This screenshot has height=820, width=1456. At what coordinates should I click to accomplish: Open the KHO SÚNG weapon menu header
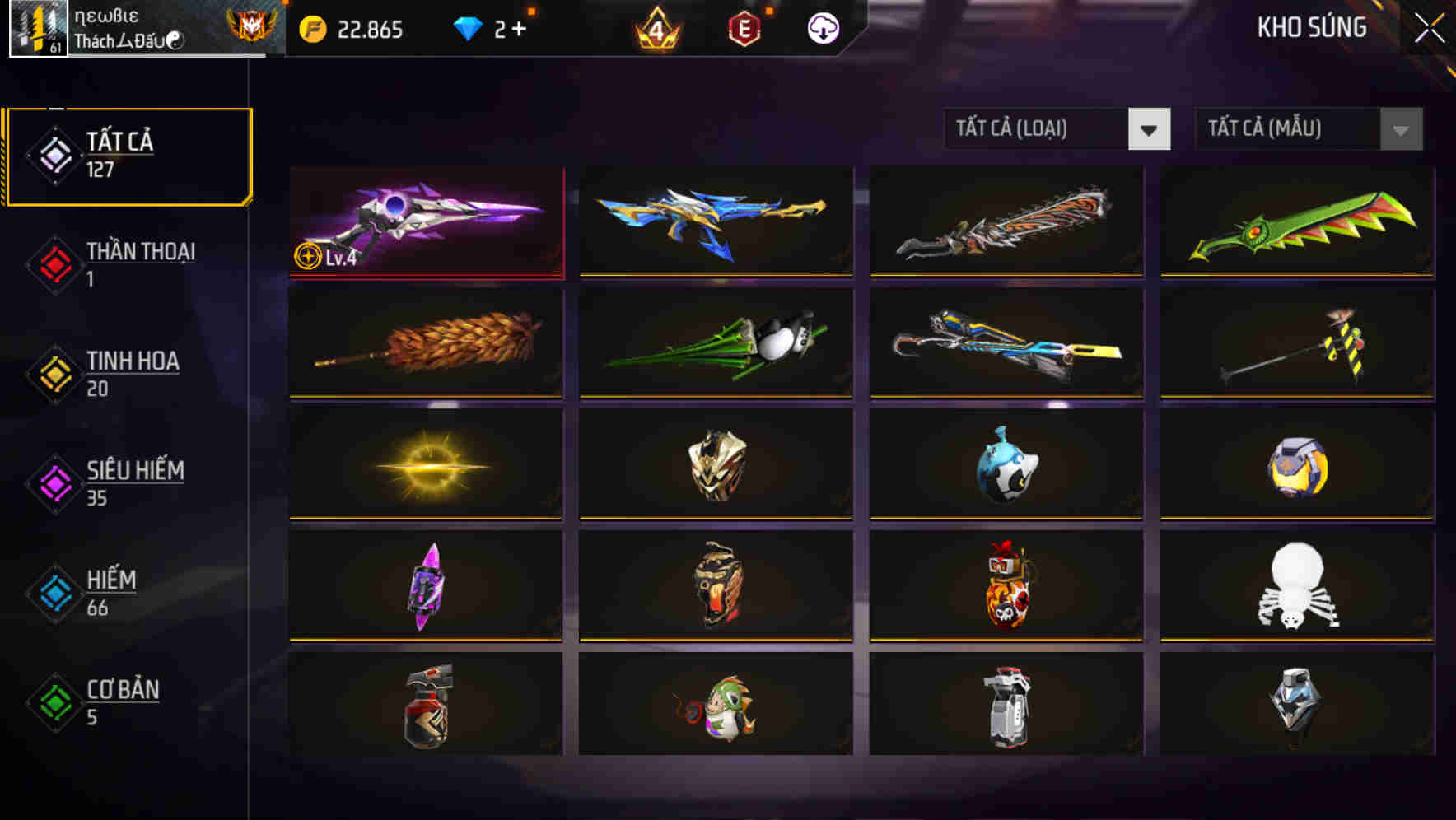click(x=1312, y=27)
